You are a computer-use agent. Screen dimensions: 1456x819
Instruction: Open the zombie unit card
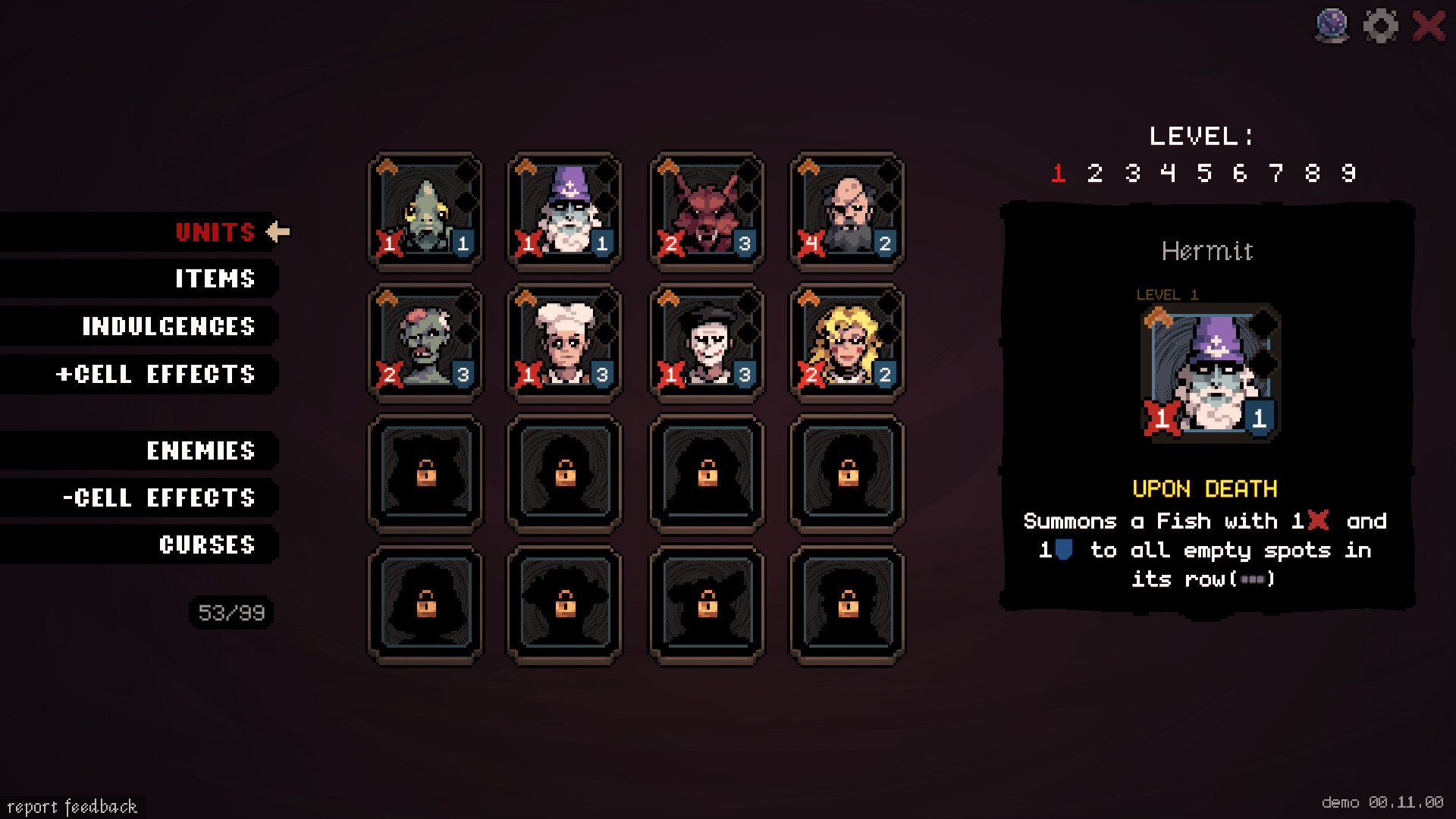tap(425, 343)
